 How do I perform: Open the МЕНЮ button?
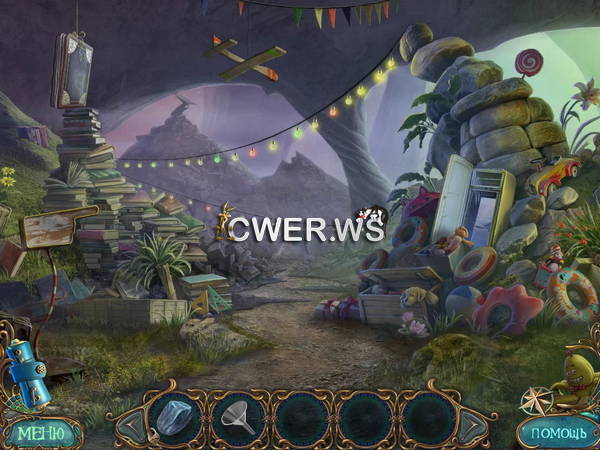pos(42,432)
